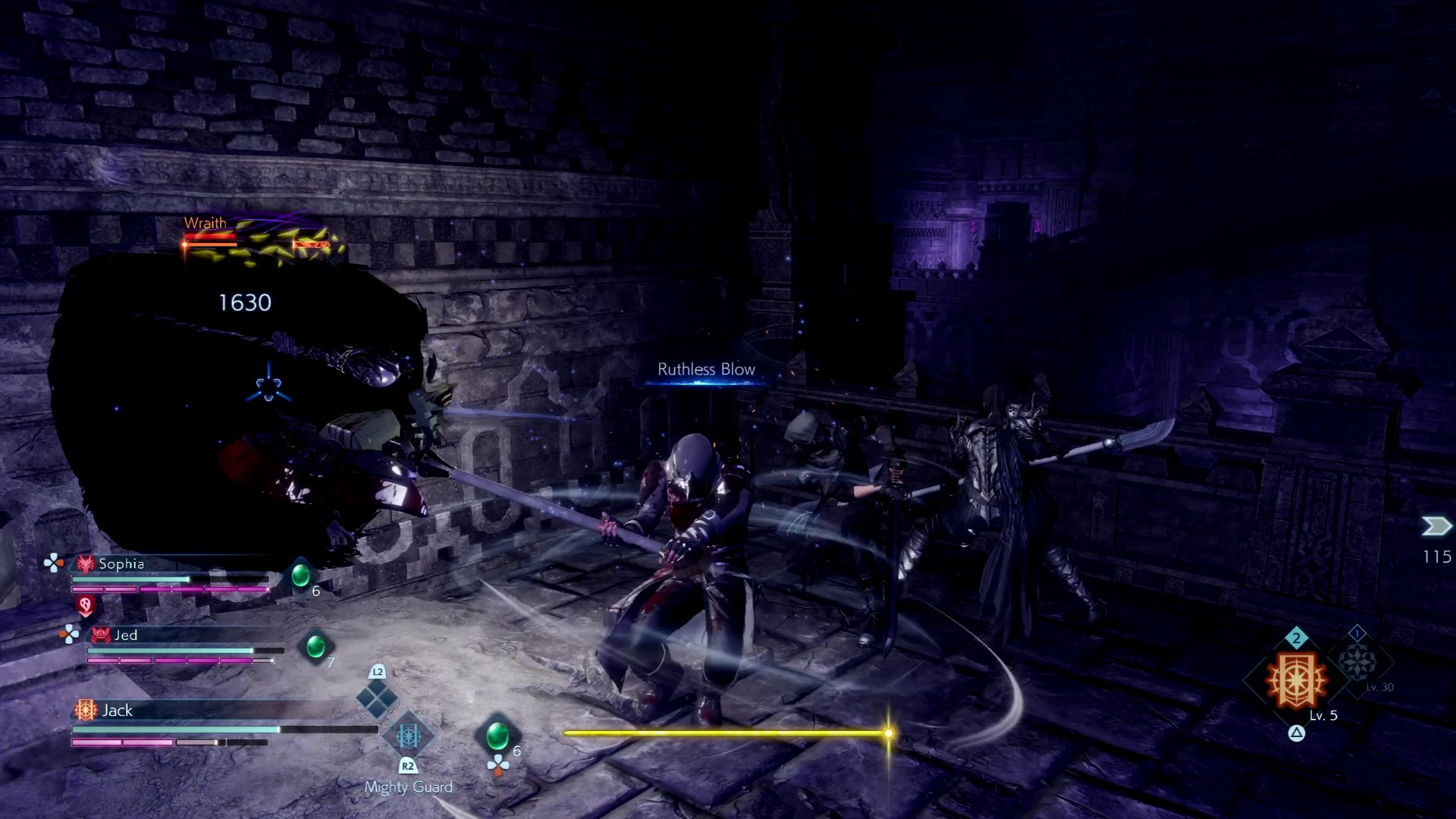Select Jack's green potion icon

tap(497, 735)
